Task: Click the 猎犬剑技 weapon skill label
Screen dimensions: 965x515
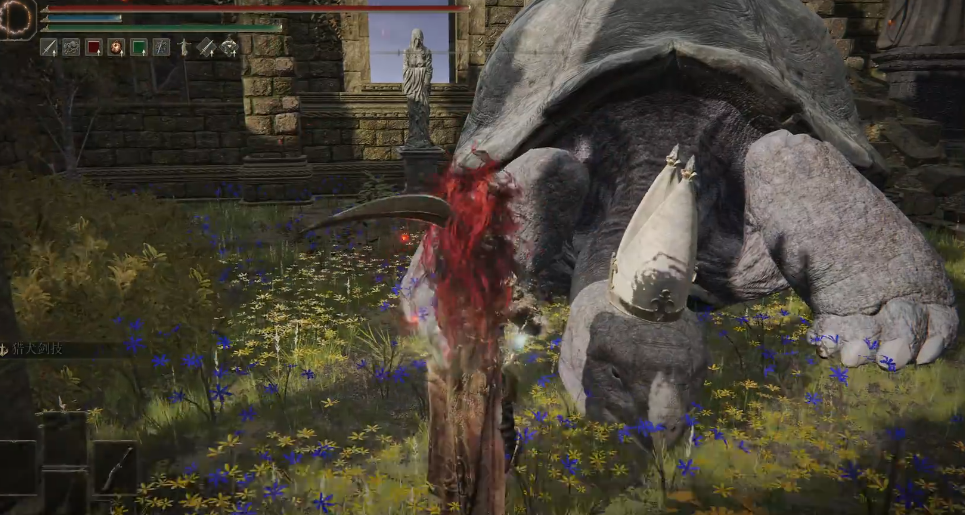Action: 40,349
